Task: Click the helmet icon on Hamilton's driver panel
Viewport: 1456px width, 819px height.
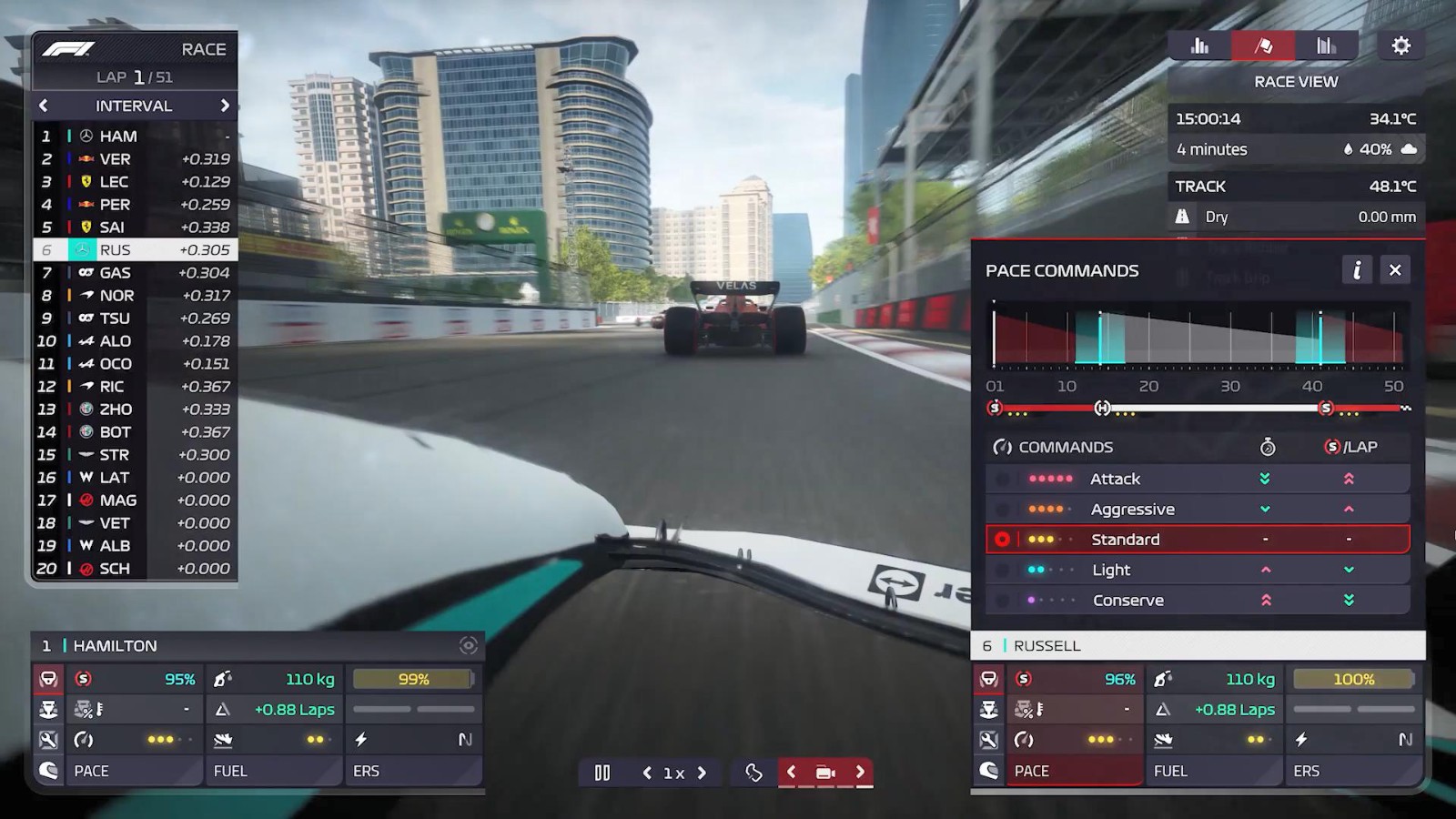Action: tap(48, 771)
